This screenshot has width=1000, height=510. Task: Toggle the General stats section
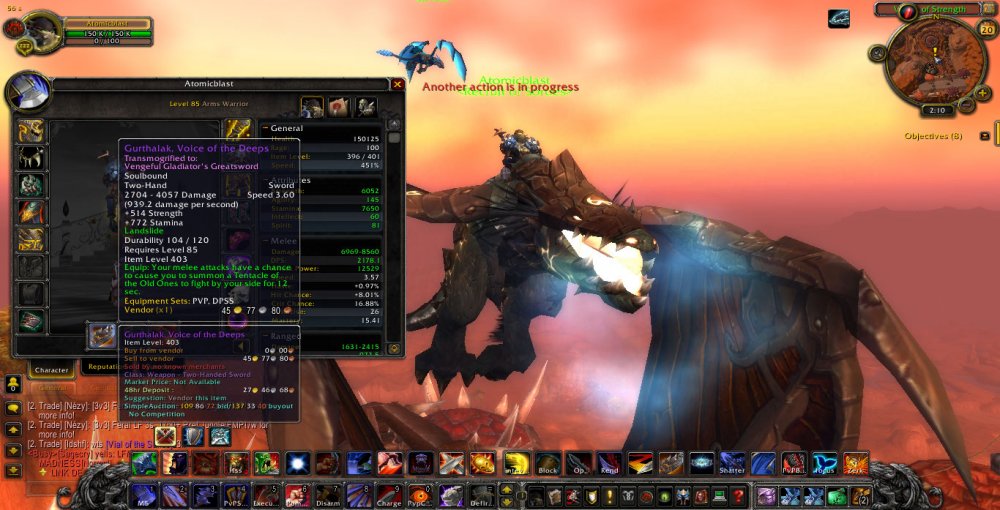click(265, 128)
